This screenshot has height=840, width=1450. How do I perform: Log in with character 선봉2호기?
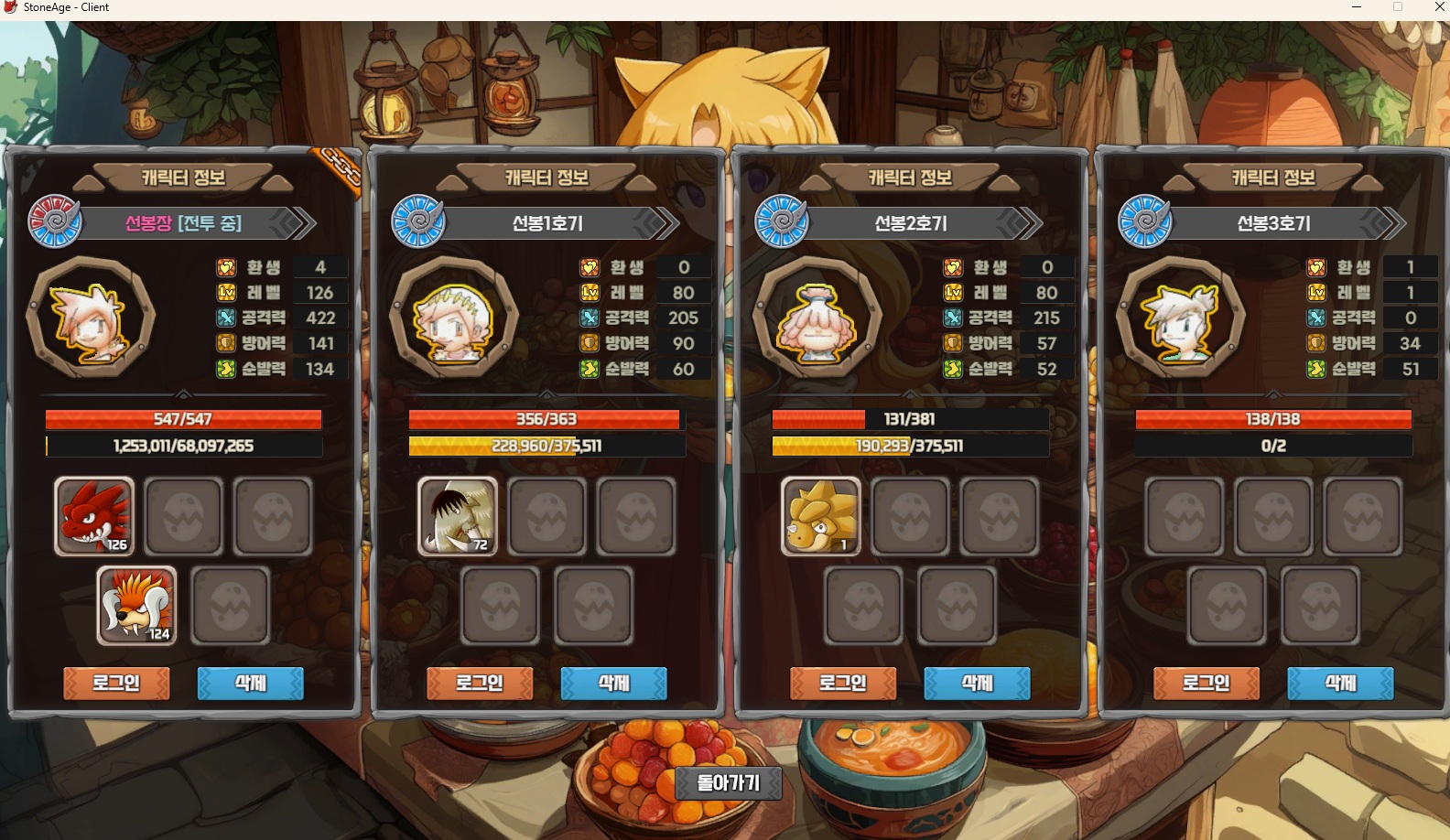843,683
